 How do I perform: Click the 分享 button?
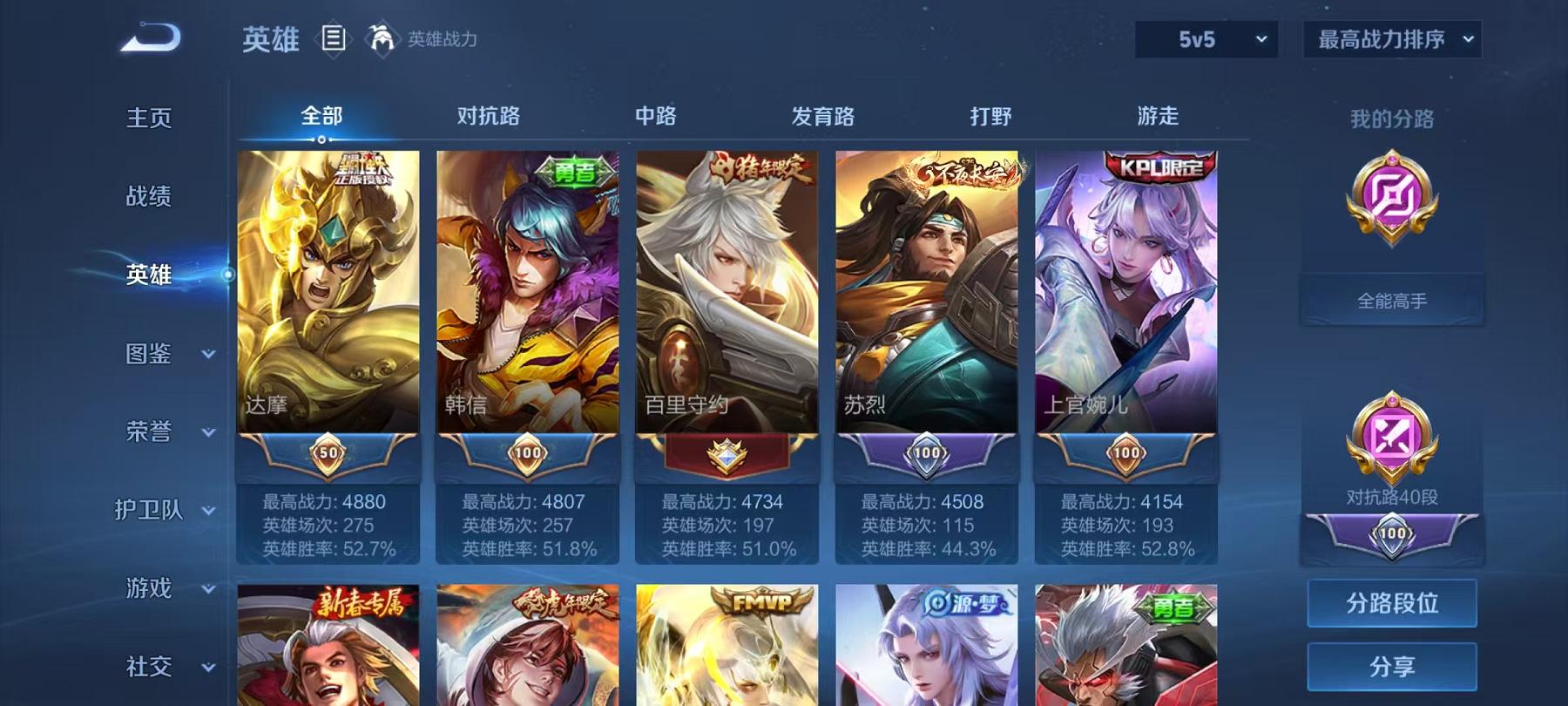pos(1391,666)
